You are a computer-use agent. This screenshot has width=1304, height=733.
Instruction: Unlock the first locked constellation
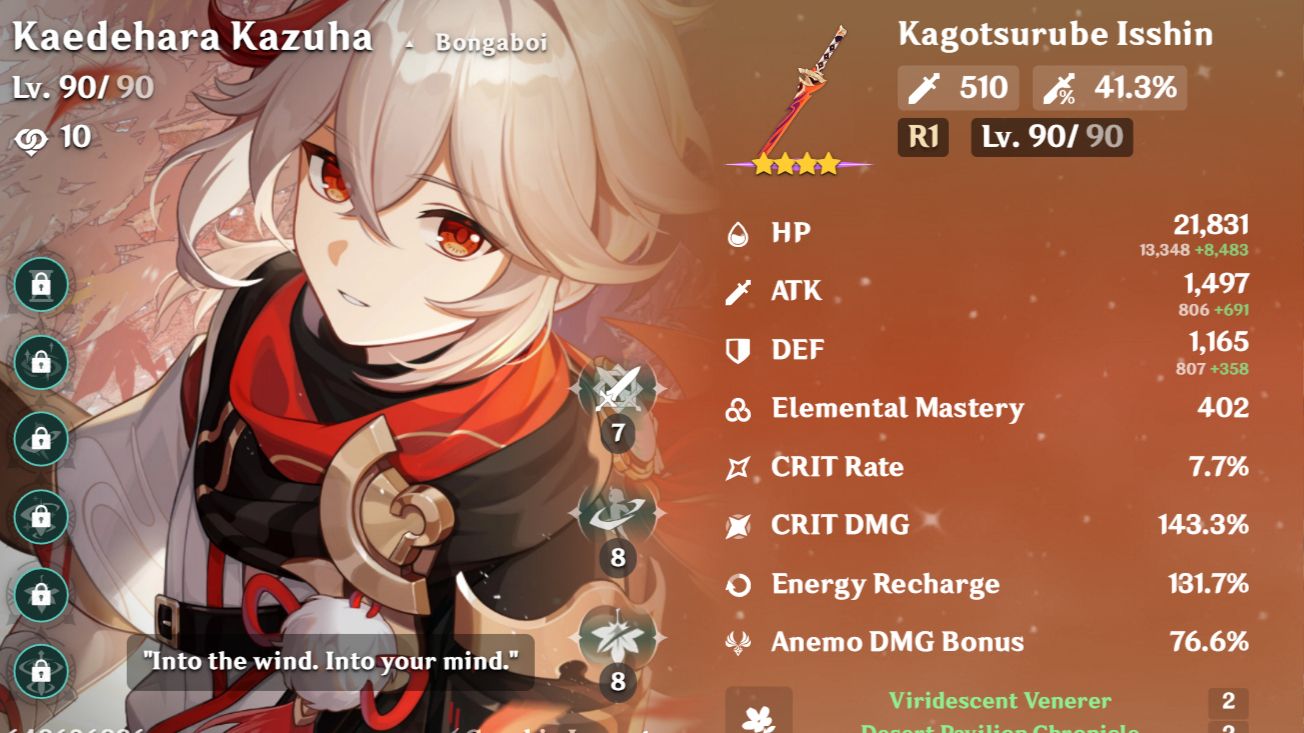pos(40,284)
